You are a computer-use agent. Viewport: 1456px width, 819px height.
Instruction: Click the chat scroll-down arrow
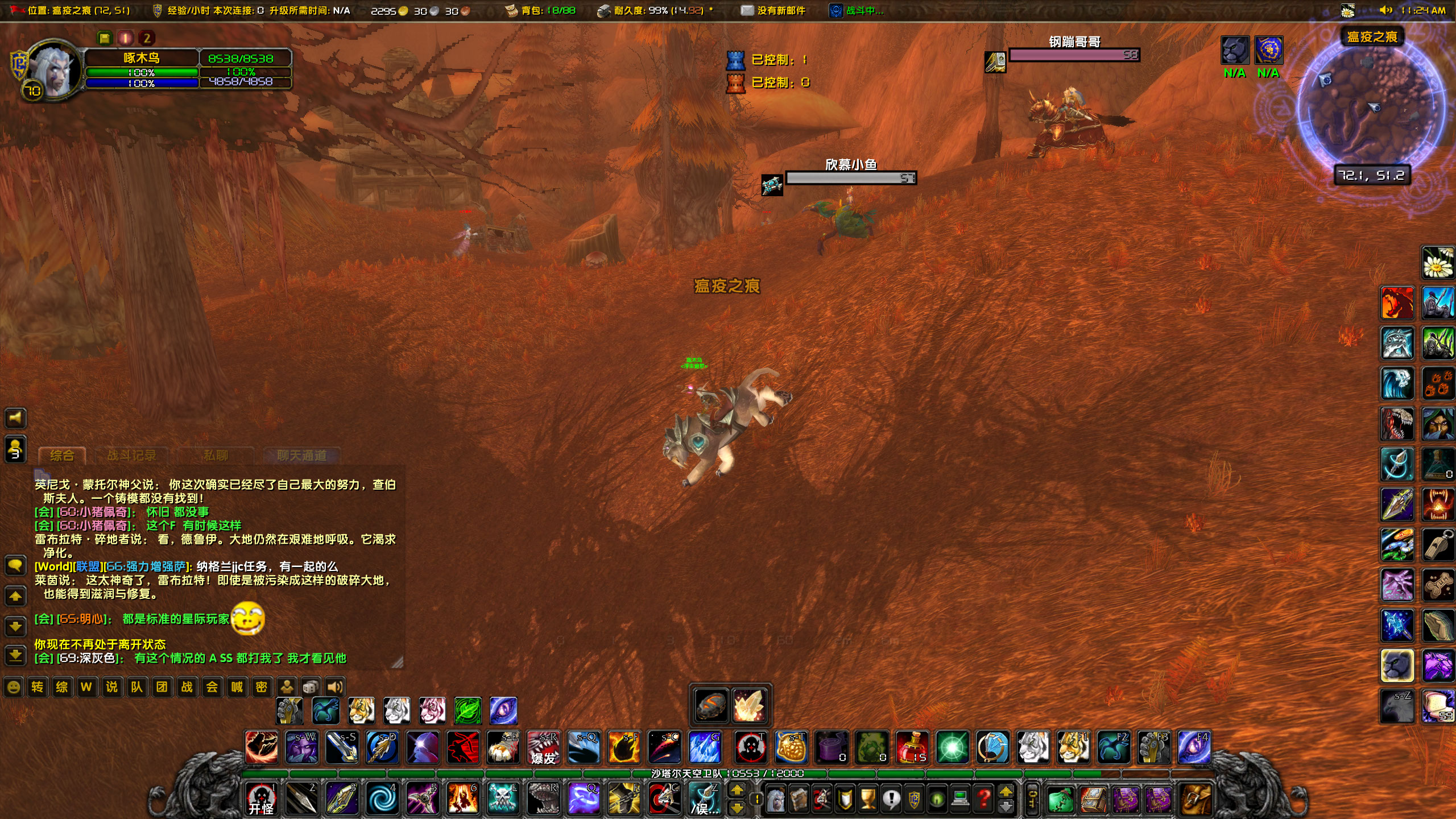15,626
